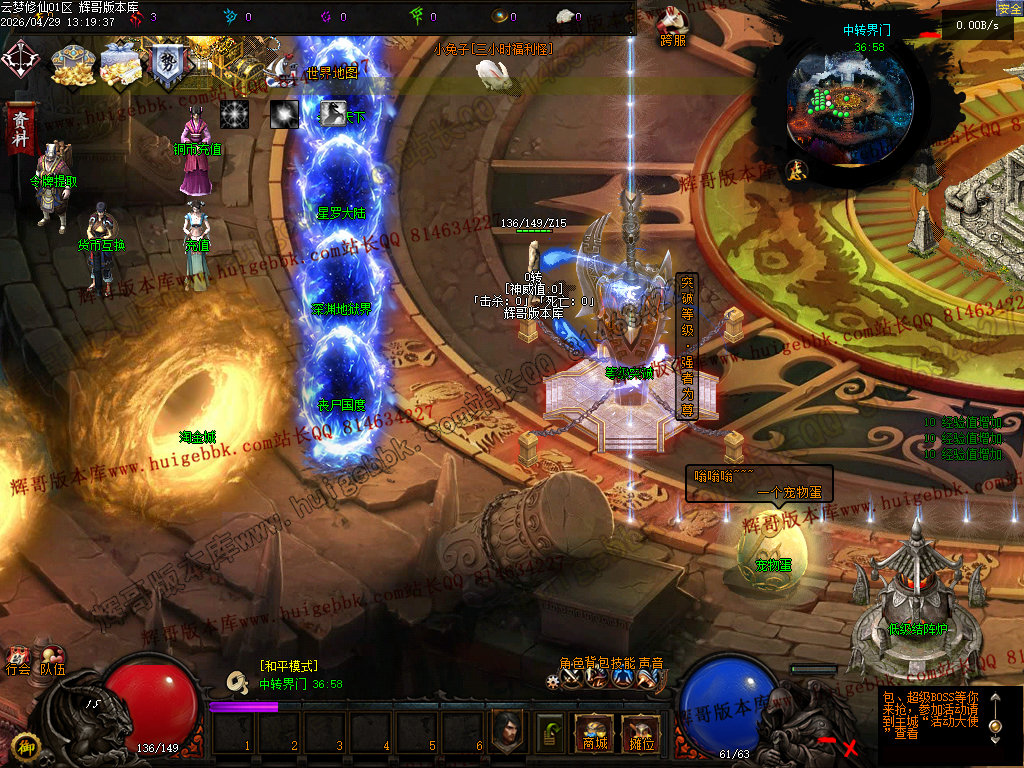Screen dimensions: 1024x768
Task: Open the gold ingot pile icon
Action: point(72,64)
